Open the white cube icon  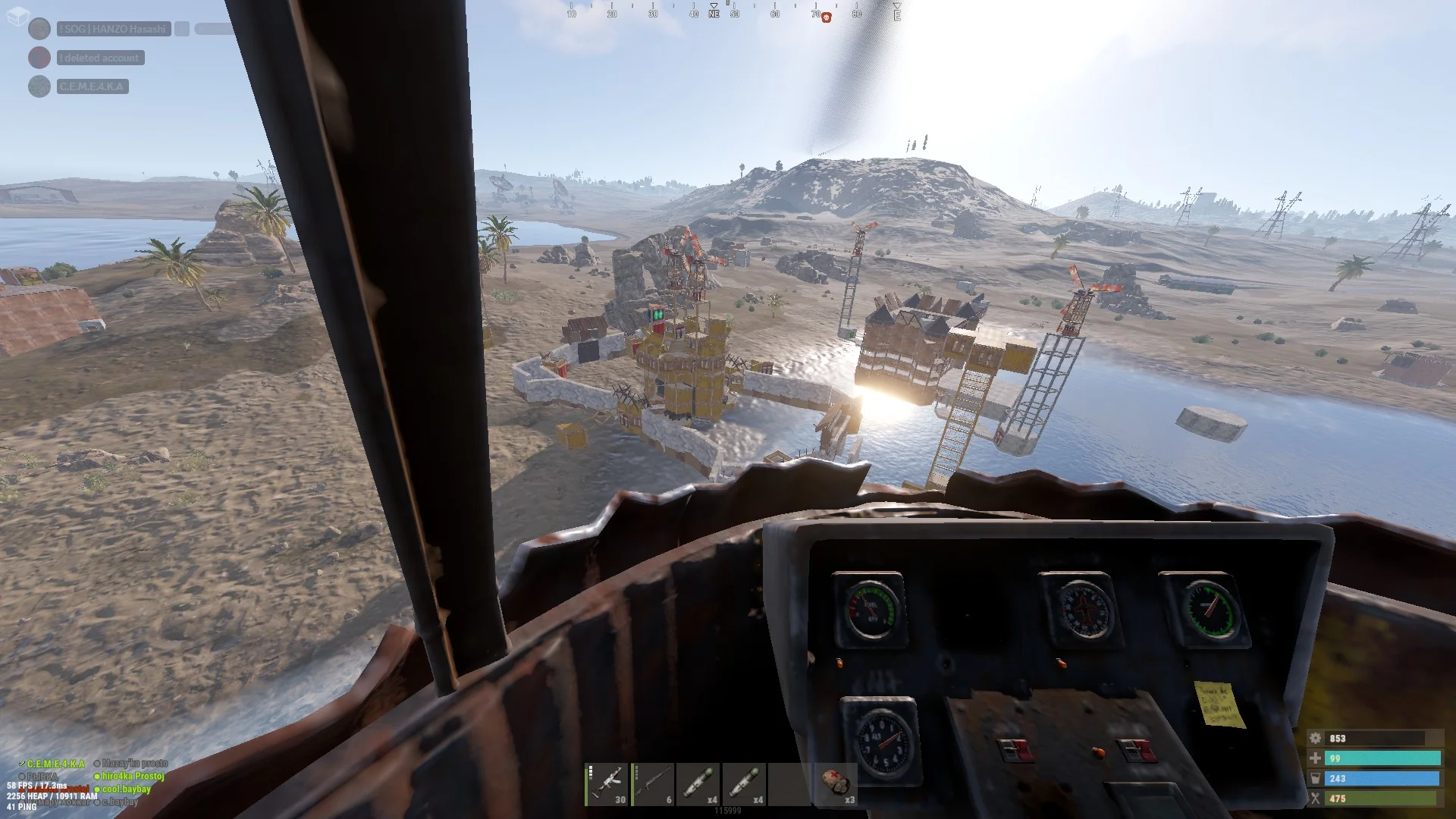(x=17, y=17)
